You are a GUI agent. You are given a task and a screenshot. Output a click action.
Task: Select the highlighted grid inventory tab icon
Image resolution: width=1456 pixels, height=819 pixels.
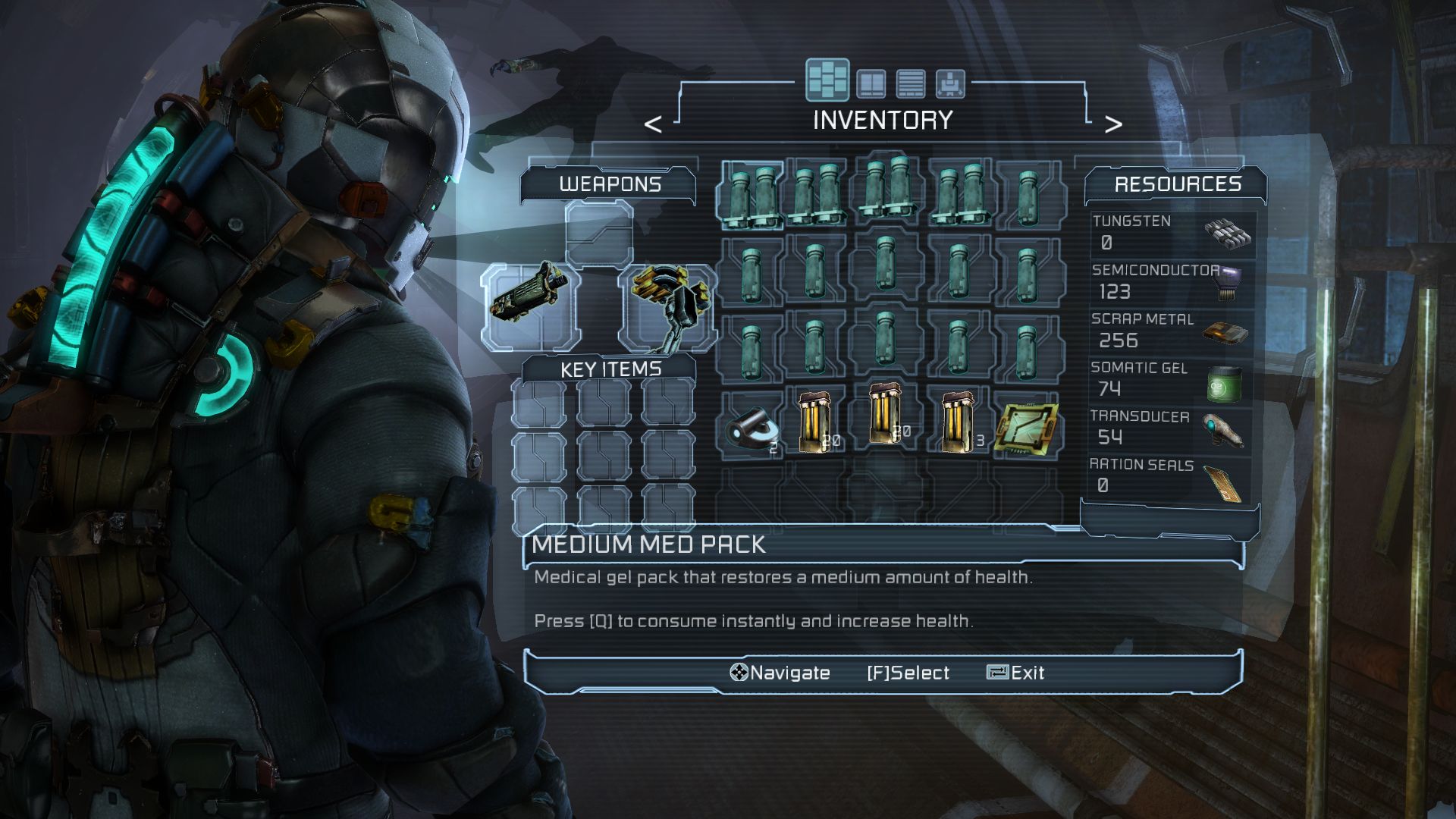click(x=827, y=80)
